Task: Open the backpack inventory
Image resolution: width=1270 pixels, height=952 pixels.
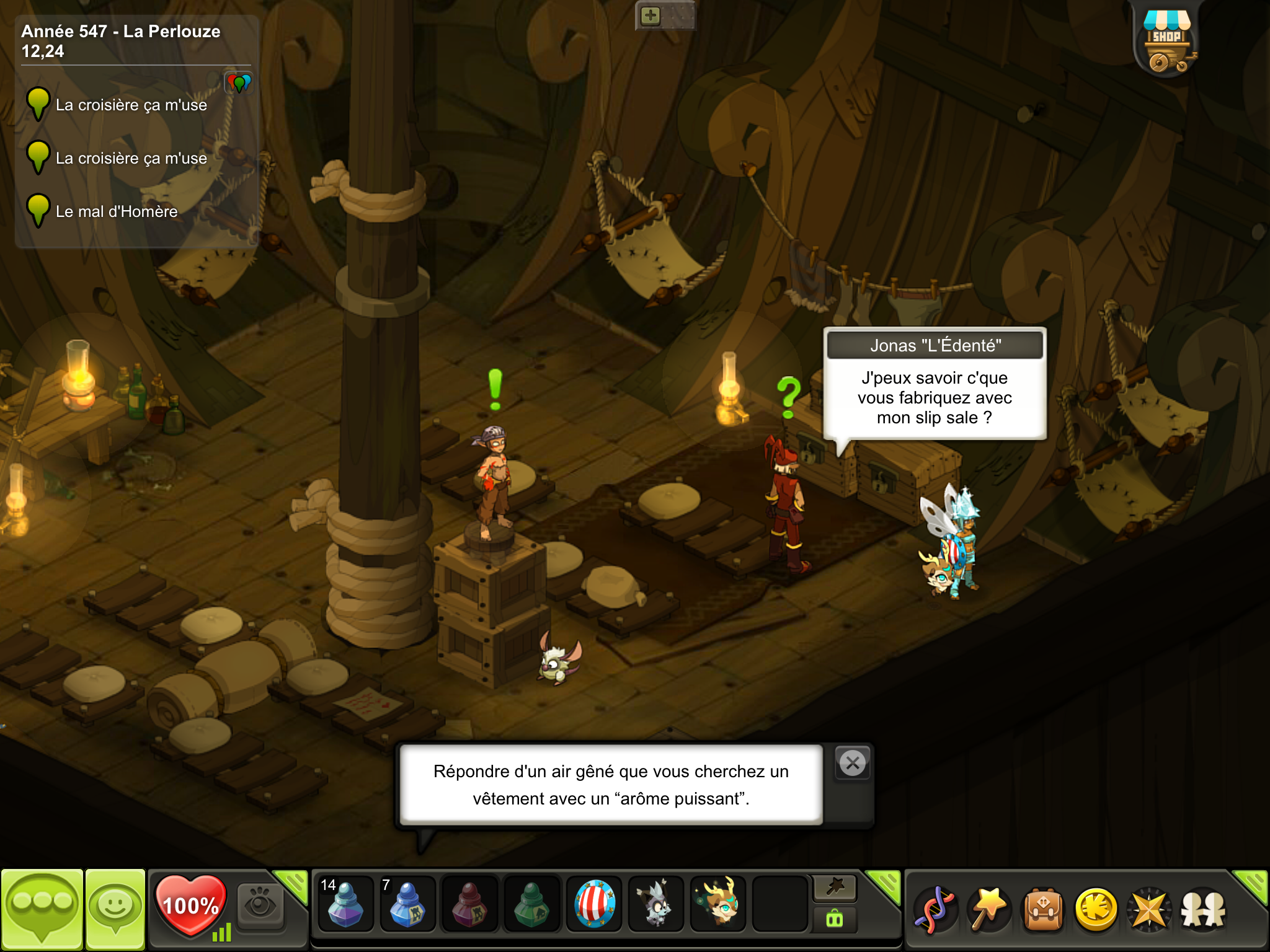Action: coord(1044,909)
